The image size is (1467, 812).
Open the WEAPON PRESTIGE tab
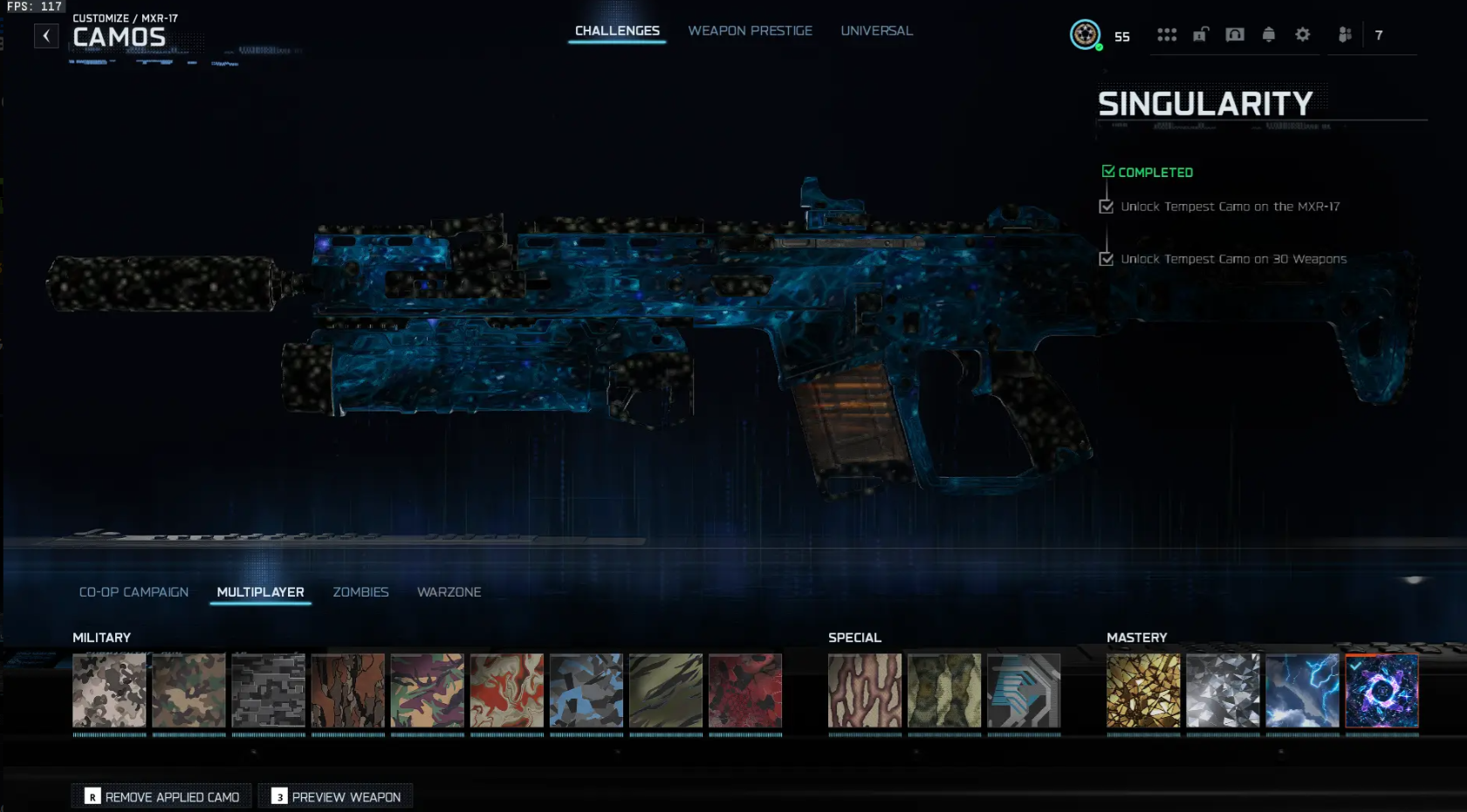pyautogui.click(x=750, y=31)
